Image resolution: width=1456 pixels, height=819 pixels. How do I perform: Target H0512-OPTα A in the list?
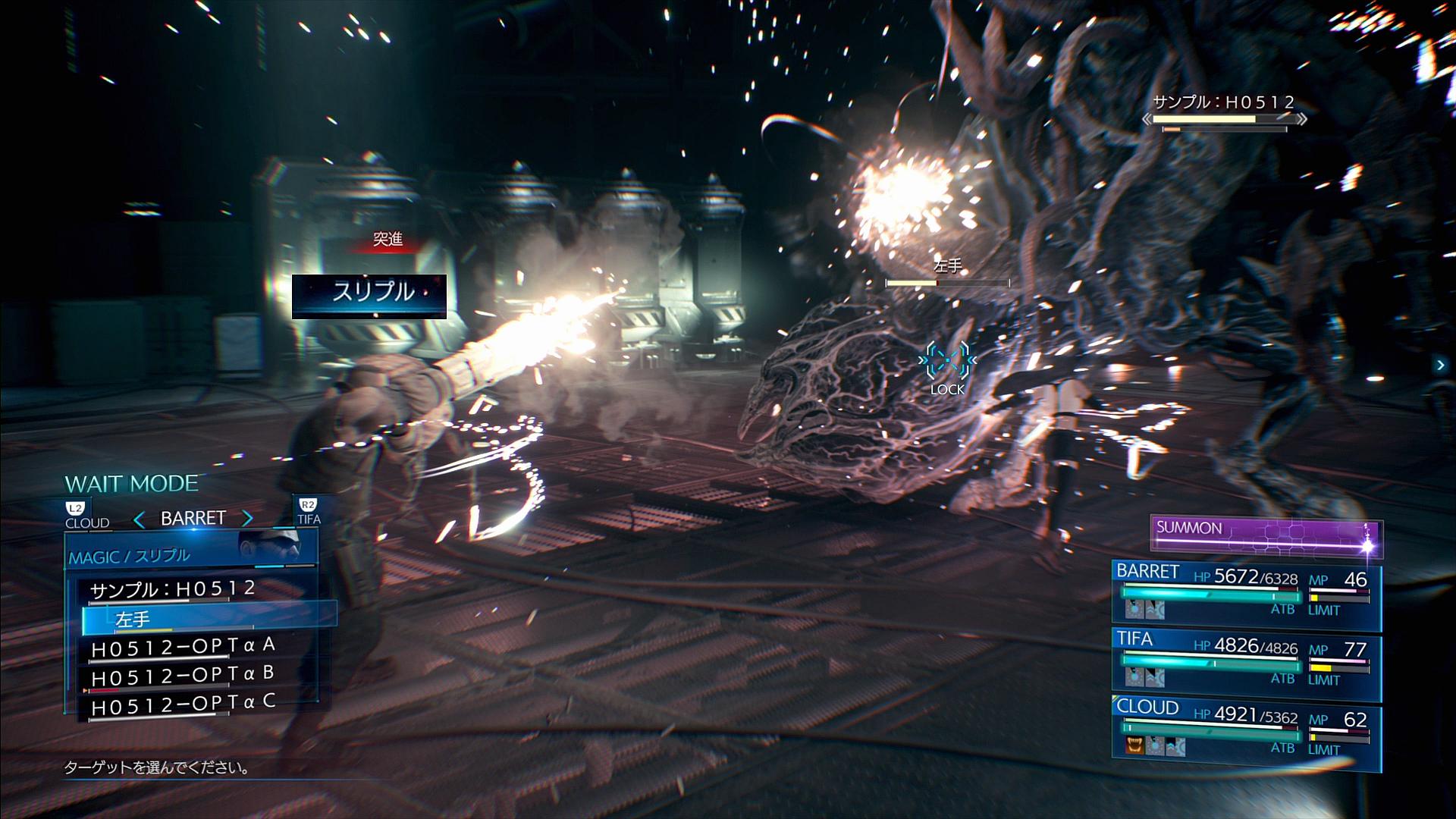183,647
